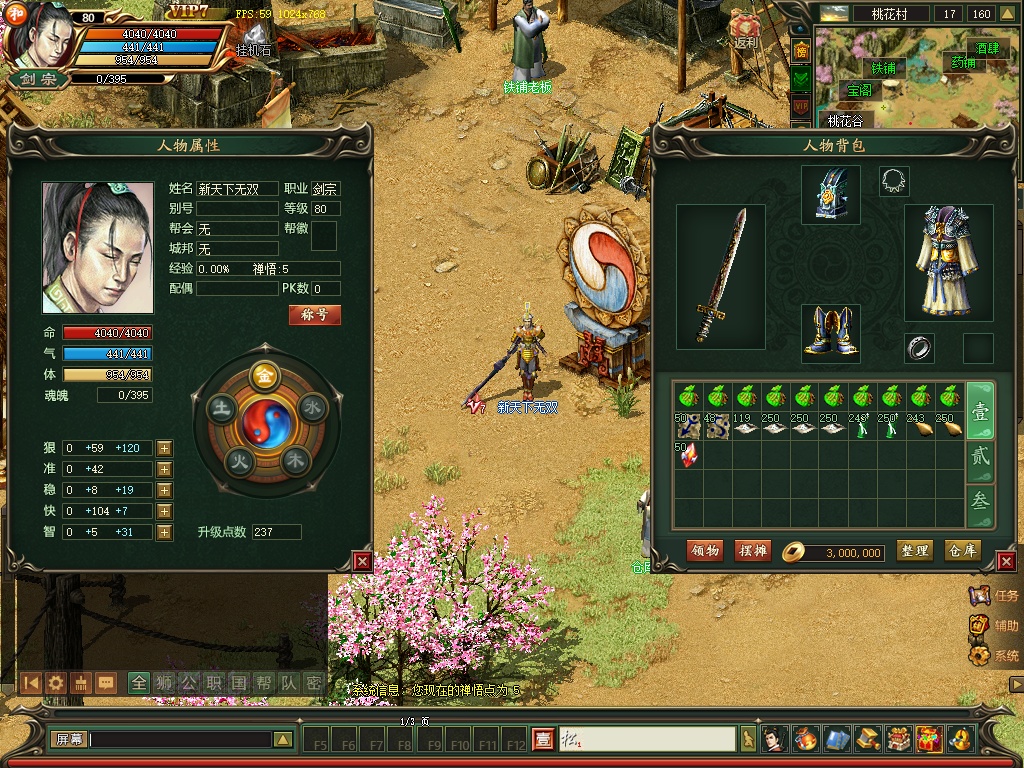Select the equipped boots slot
Viewport: 1024px width, 768px height.
pyautogui.click(x=831, y=334)
